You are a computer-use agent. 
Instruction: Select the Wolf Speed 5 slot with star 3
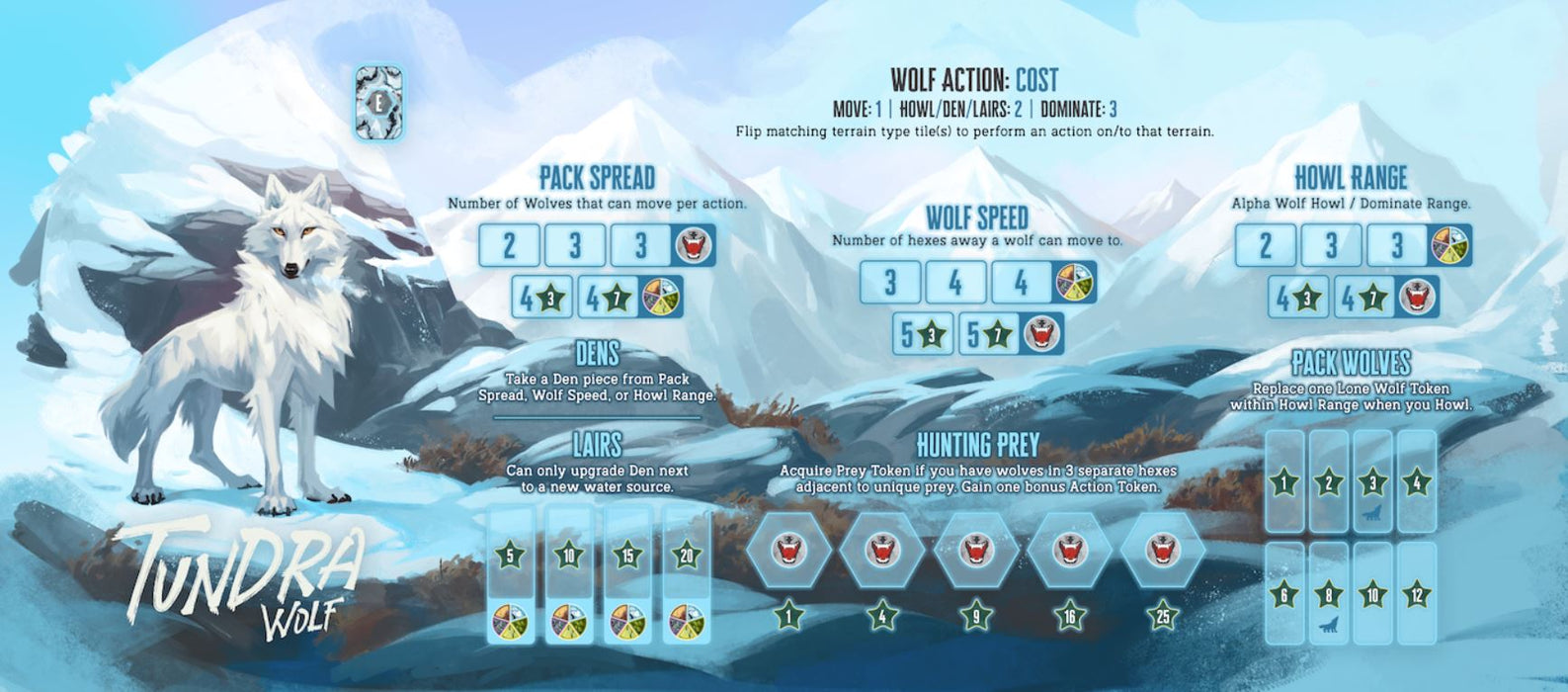click(923, 334)
